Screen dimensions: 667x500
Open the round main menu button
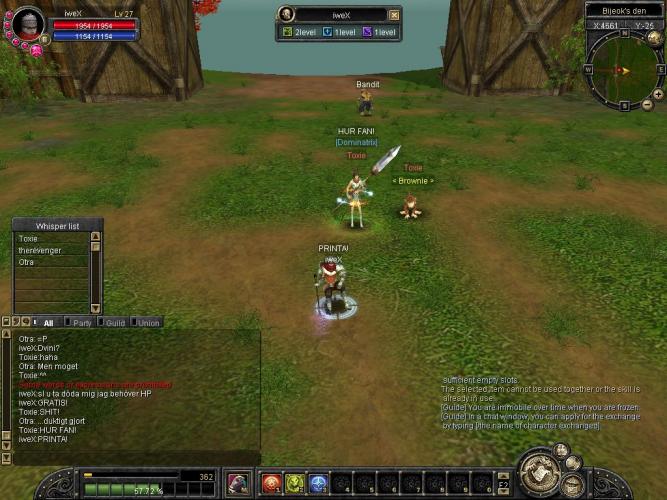[x=540, y=471]
